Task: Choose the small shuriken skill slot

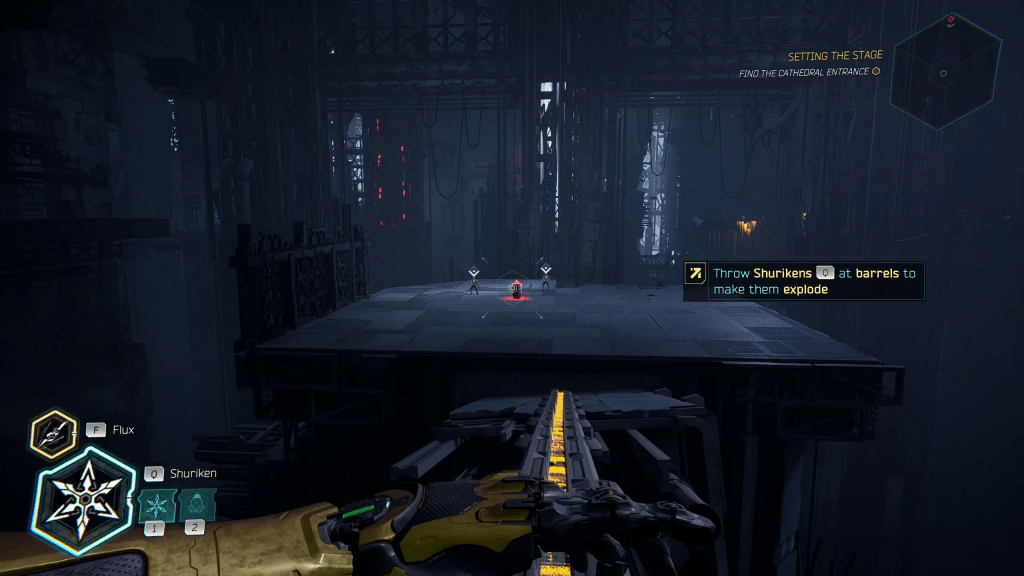Action: [x=156, y=505]
